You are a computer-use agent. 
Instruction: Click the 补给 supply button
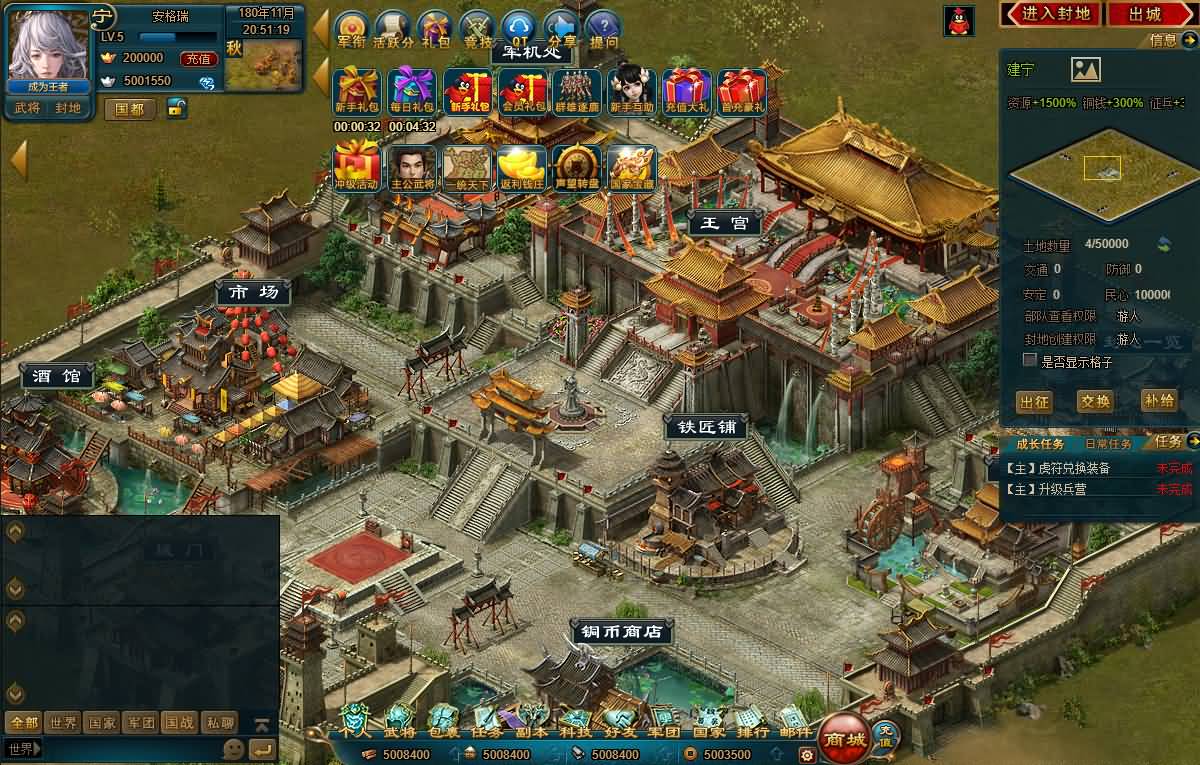click(x=1158, y=400)
